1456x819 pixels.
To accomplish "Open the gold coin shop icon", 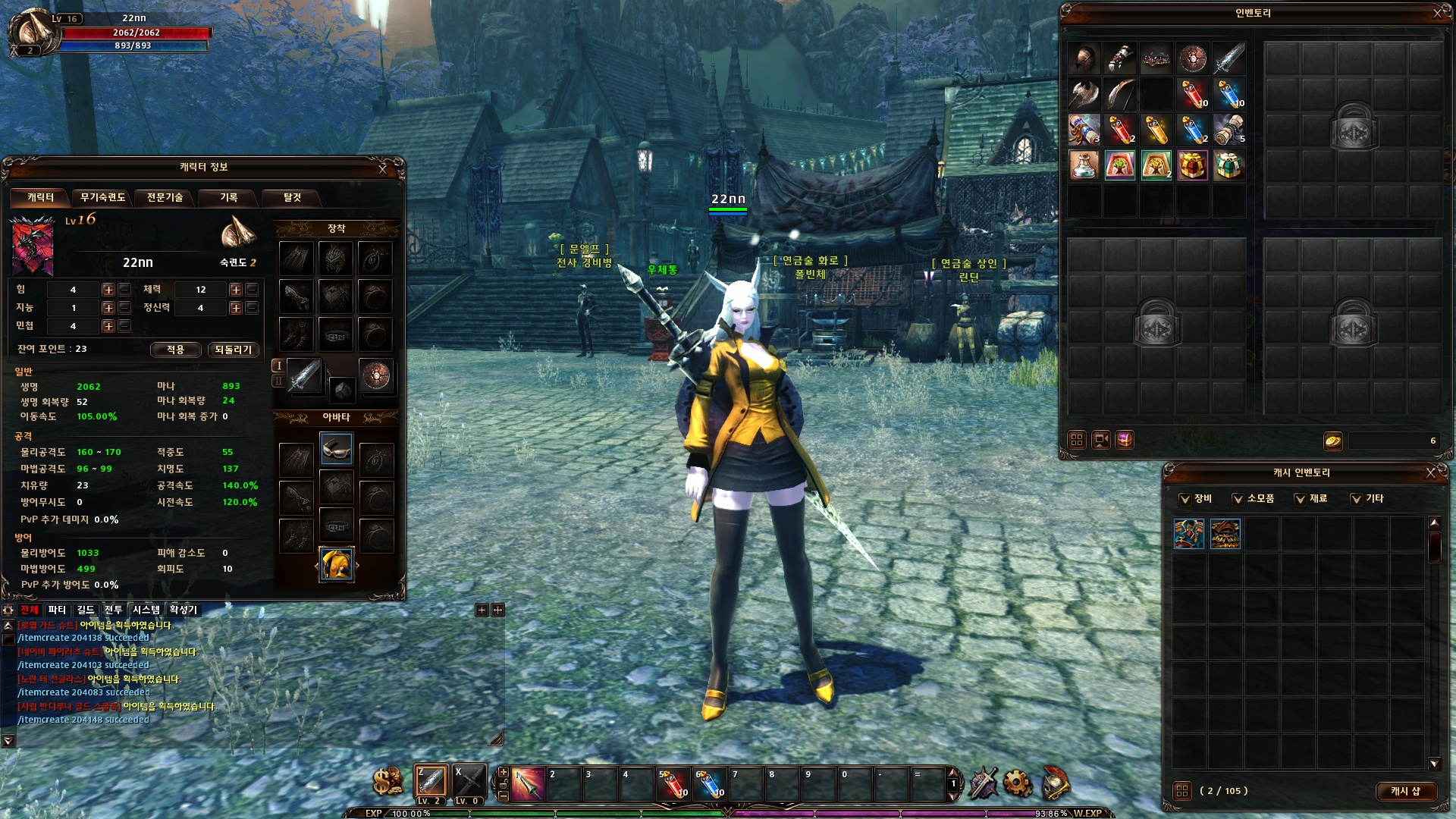I will click(388, 781).
